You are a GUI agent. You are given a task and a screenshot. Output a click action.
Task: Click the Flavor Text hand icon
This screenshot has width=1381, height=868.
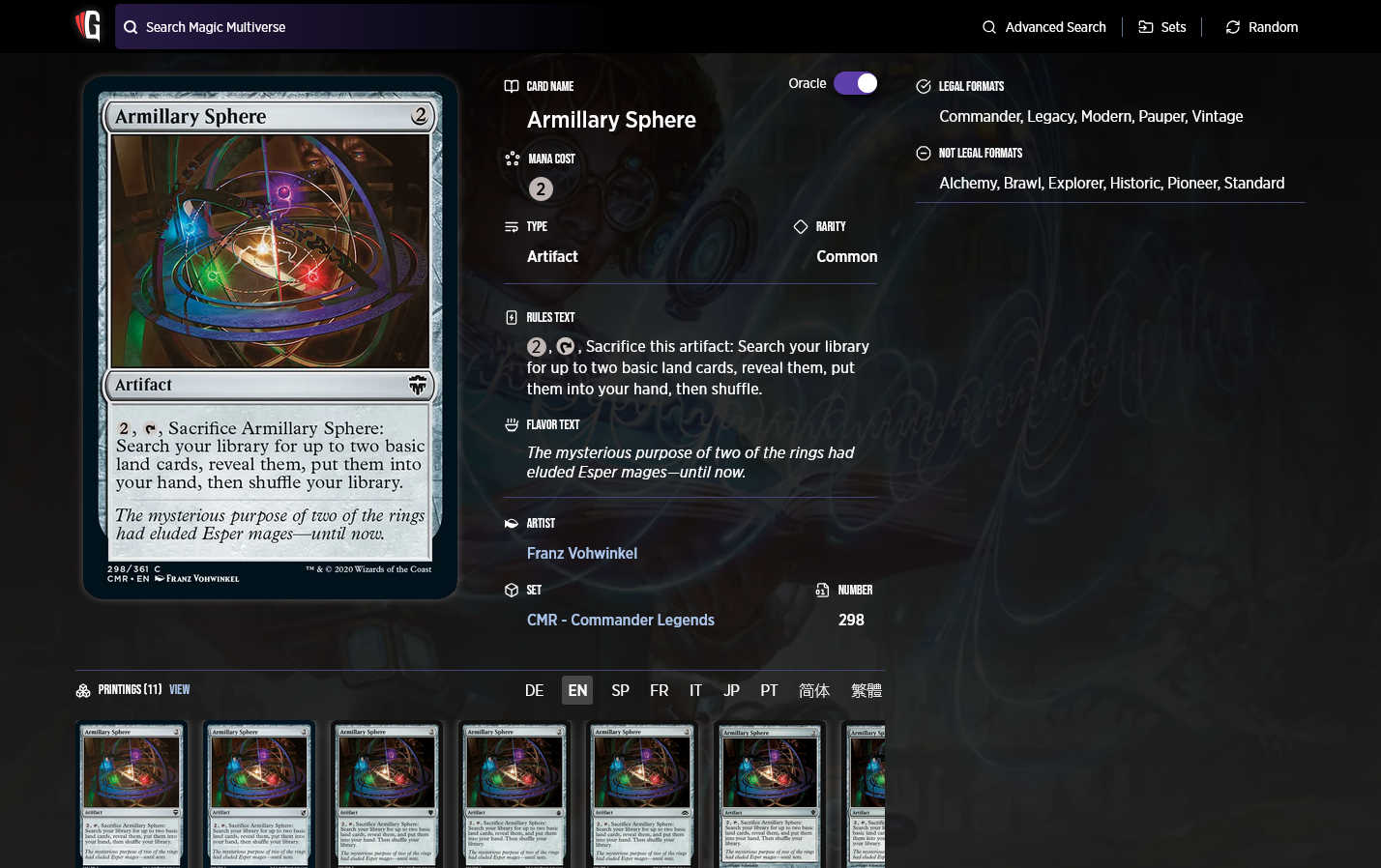[511, 424]
